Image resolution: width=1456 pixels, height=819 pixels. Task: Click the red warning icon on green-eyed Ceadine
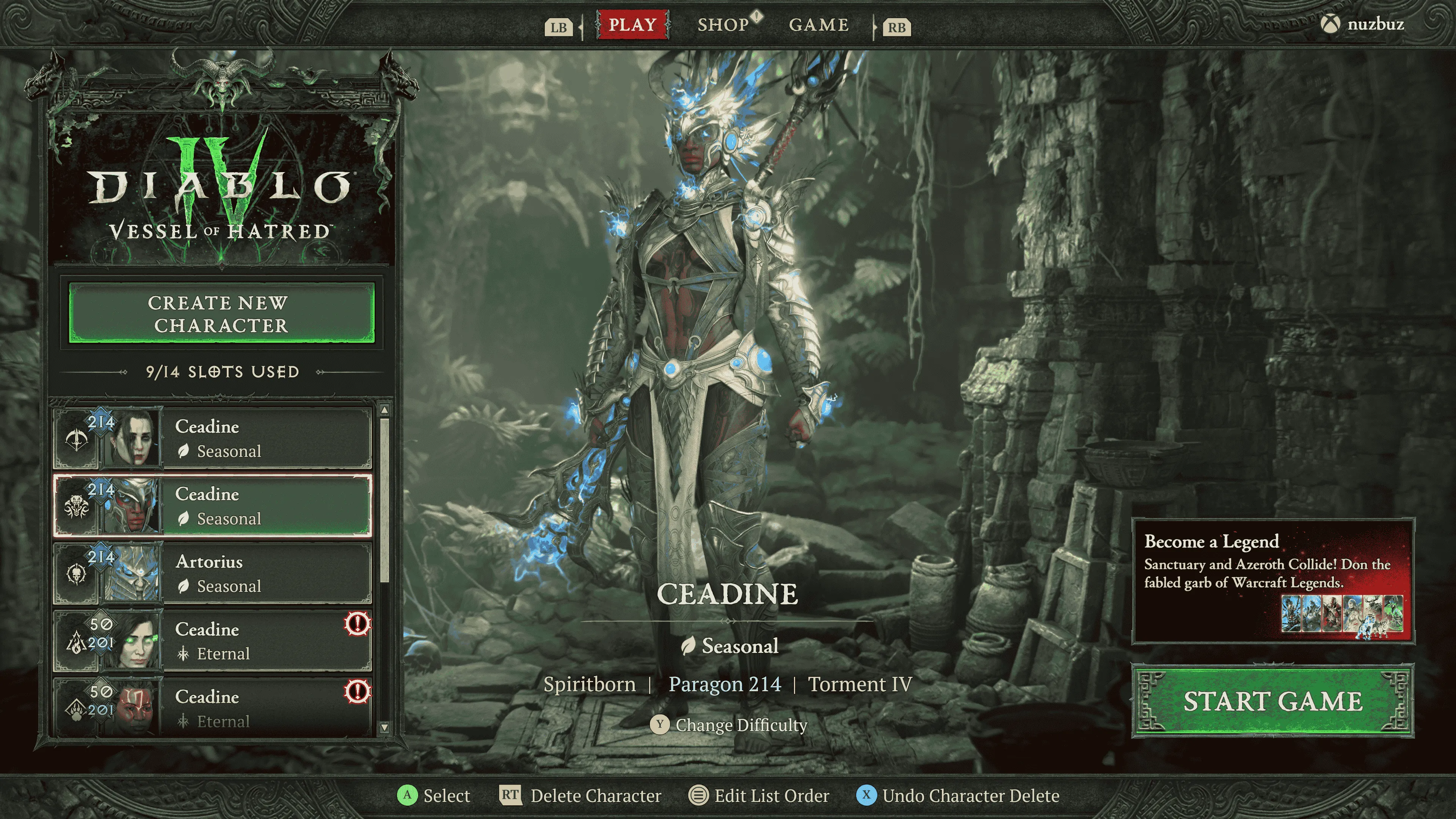pyautogui.click(x=357, y=624)
